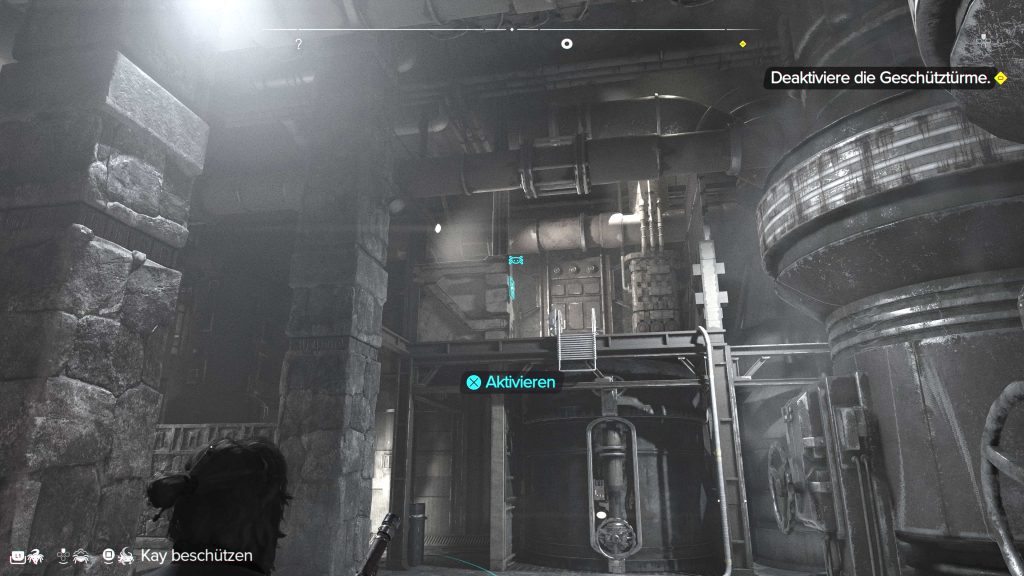This screenshot has width=1024, height=576.
Task: Choose the white ring marker on the compass
Action: [567, 44]
